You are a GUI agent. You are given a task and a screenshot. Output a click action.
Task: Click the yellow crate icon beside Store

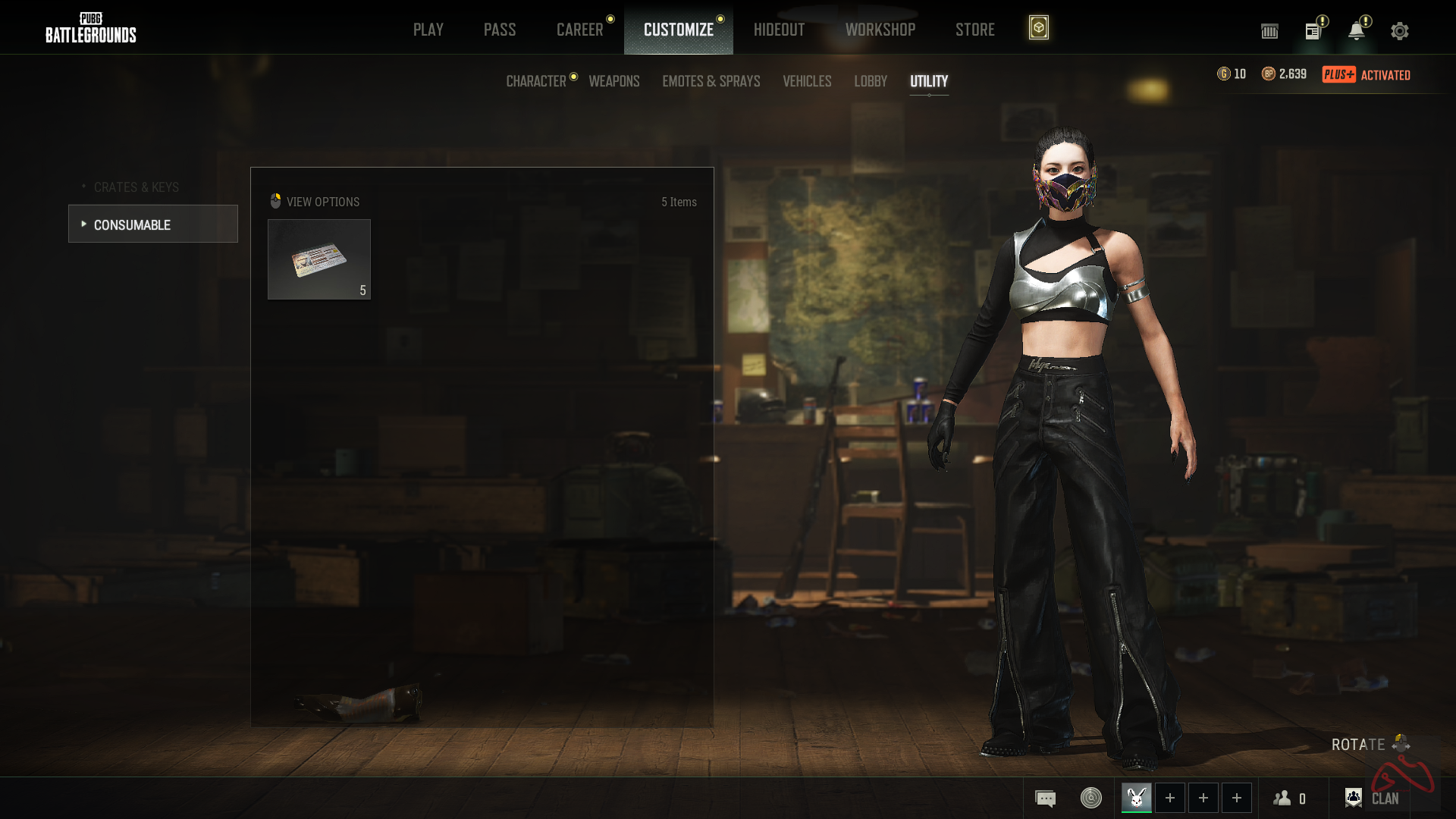(x=1038, y=28)
